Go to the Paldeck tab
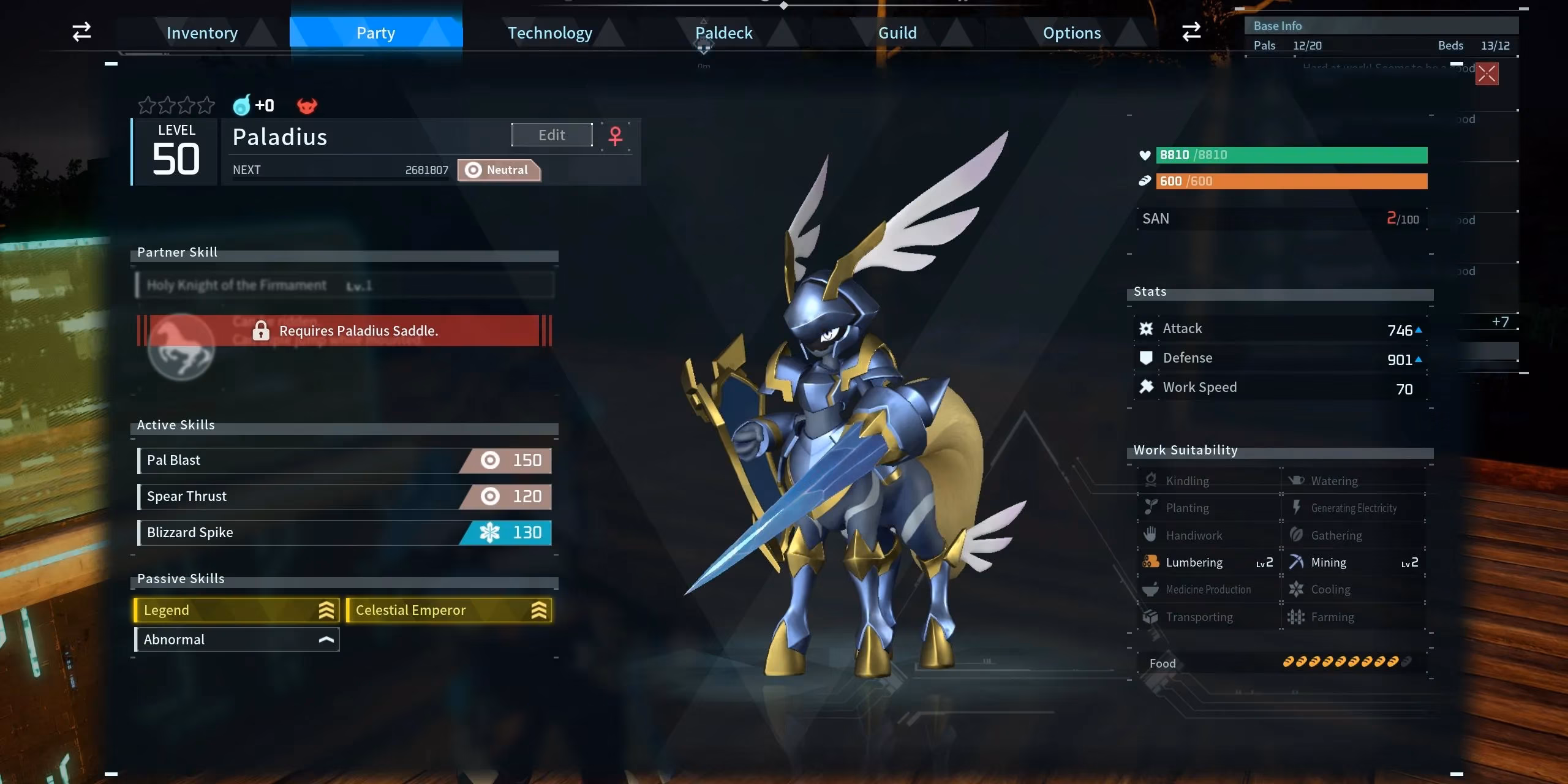1568x784 pixels. tap(723, 33)
